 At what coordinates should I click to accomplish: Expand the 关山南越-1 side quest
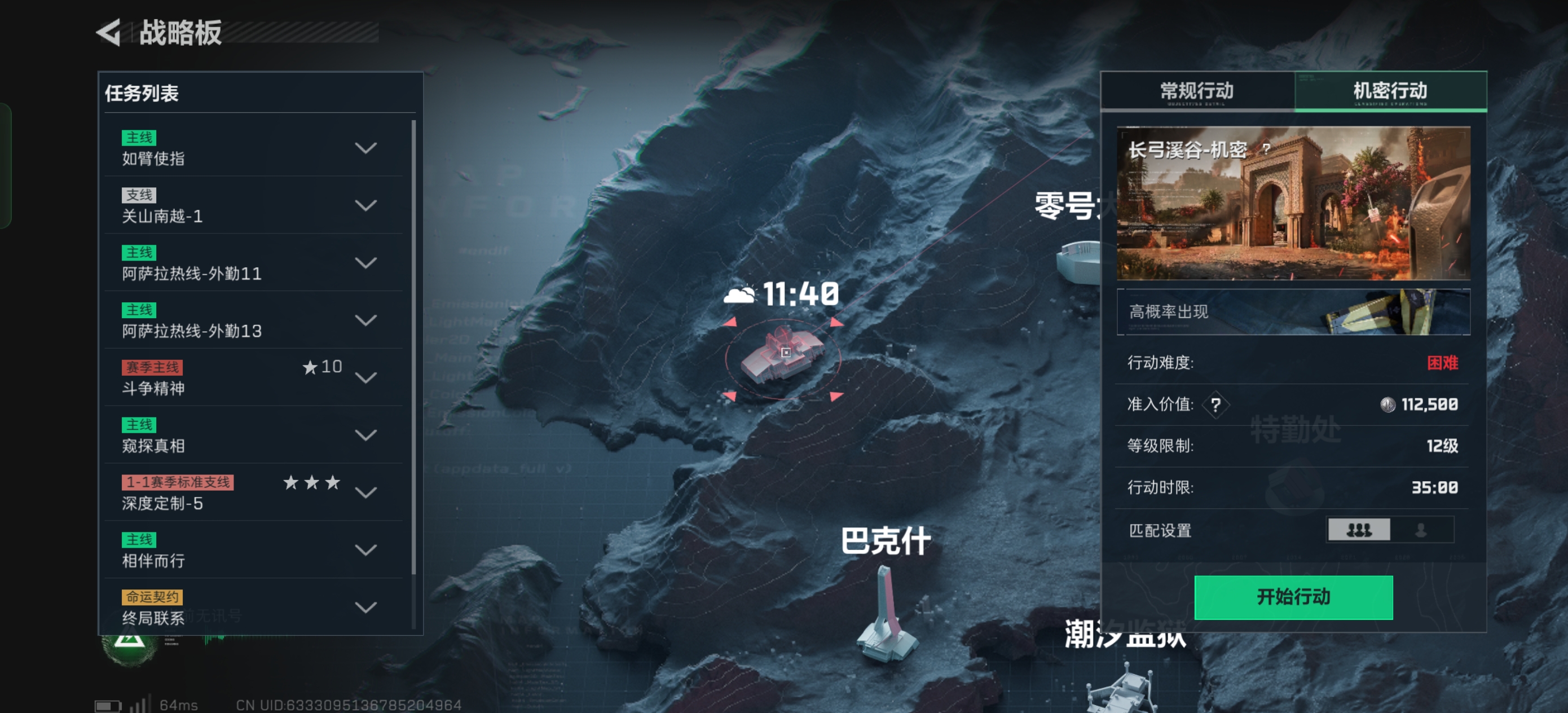(365, 206)
